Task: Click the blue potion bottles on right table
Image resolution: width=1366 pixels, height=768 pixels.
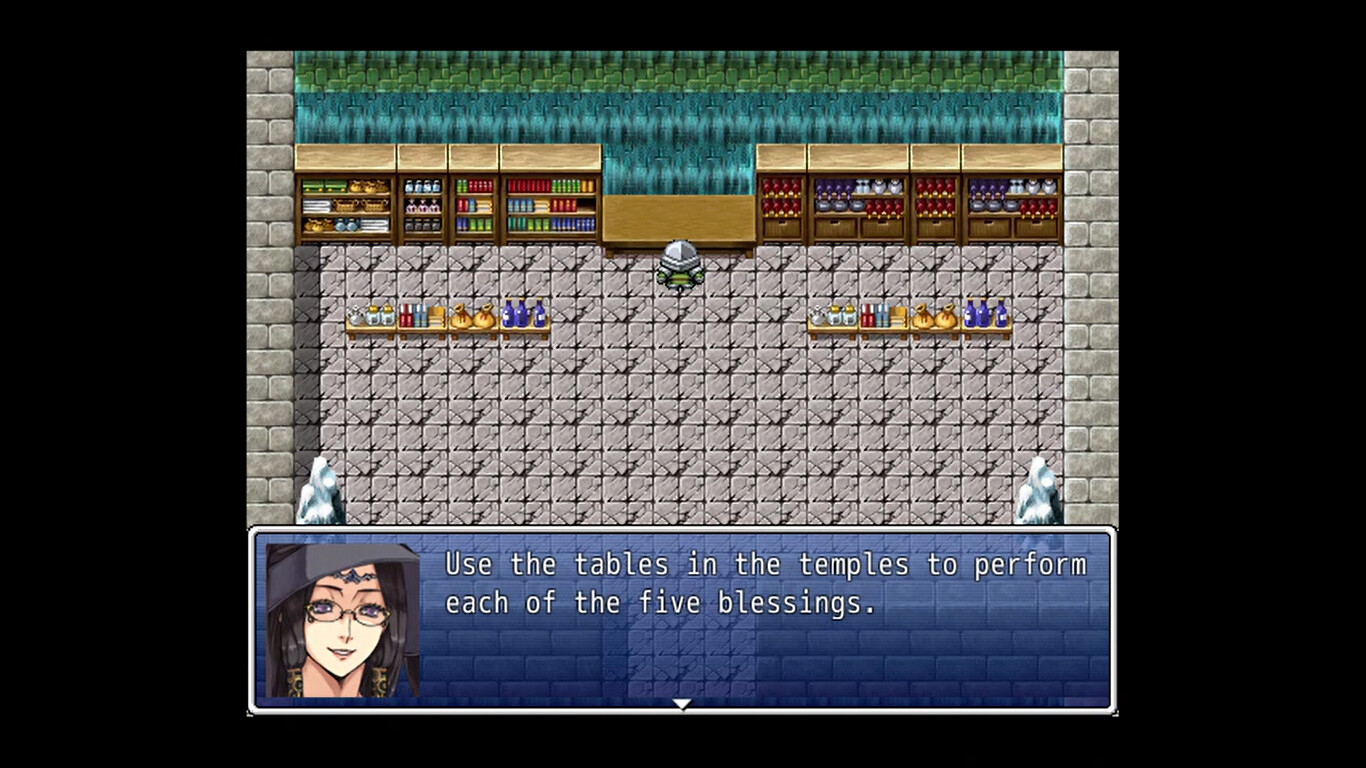Action: pos(985,313)
